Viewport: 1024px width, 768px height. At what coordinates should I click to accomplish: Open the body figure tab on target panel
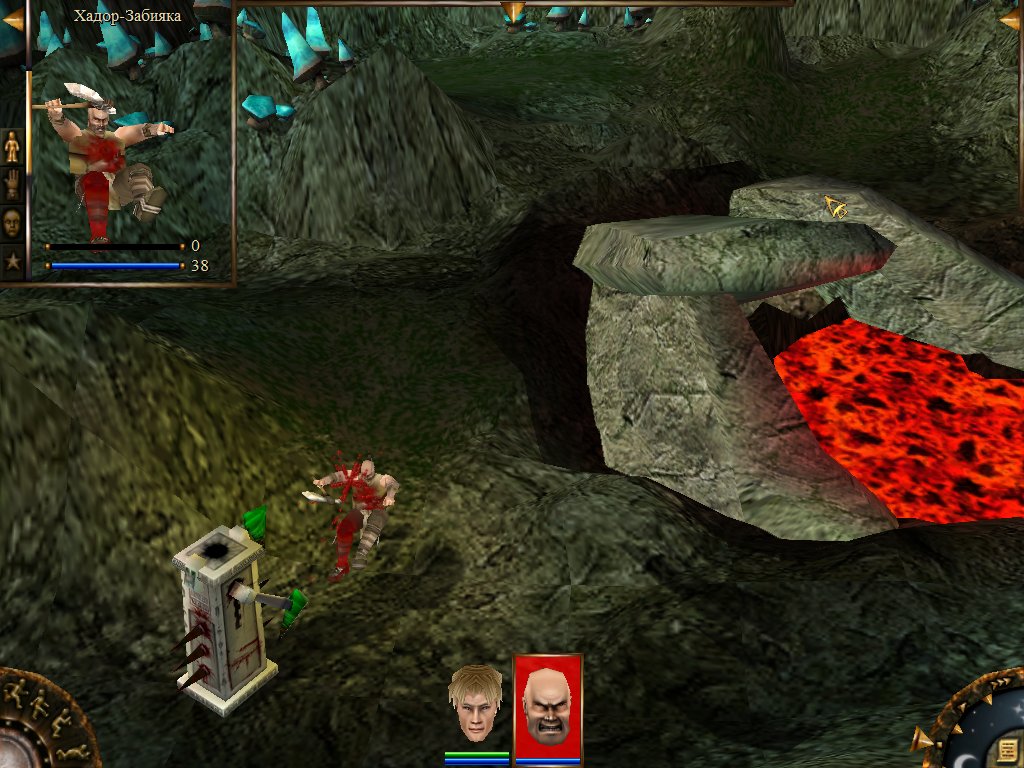(x=12, y=147)
